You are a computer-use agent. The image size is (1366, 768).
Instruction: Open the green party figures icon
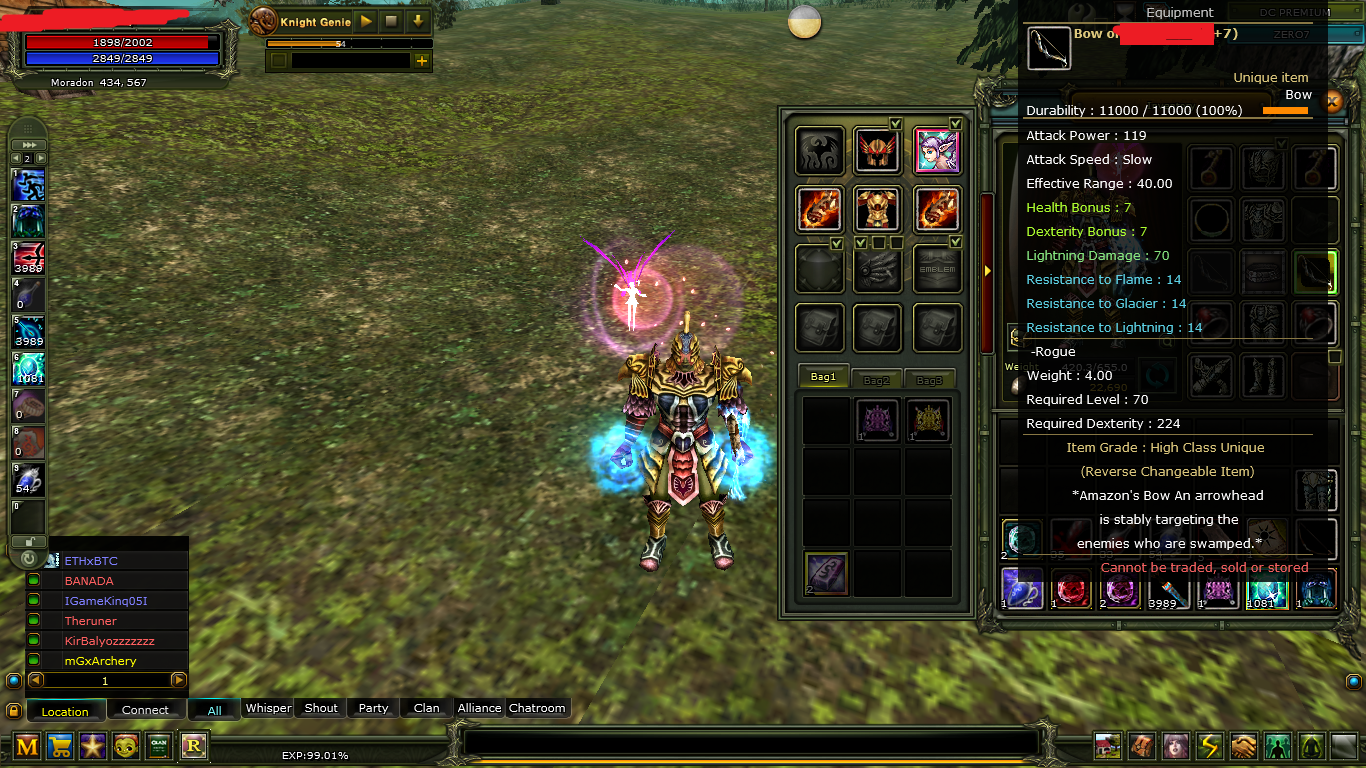click(1280, 746)
